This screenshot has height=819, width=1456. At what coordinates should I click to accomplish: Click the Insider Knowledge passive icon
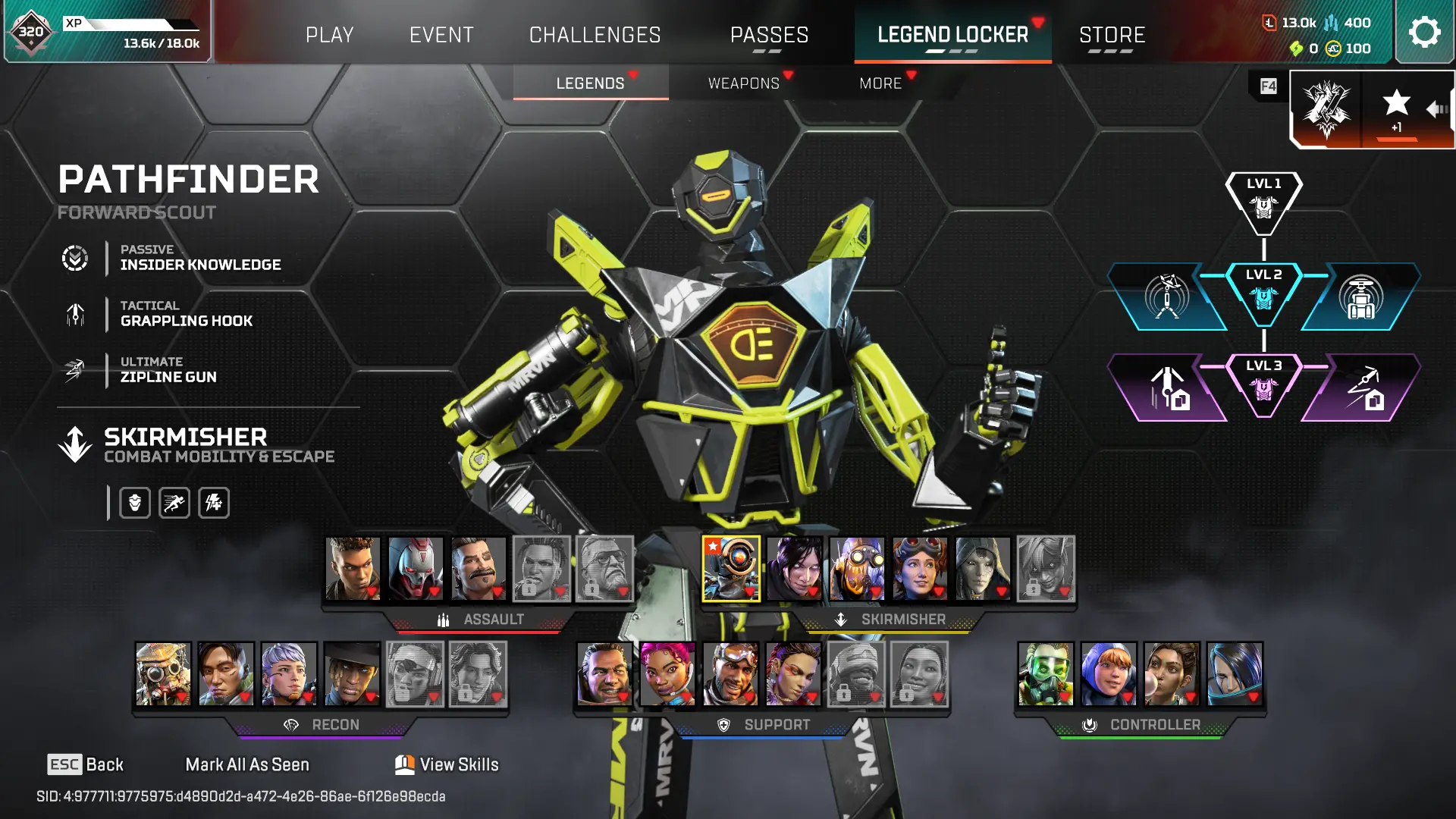(x=74, y=258)
